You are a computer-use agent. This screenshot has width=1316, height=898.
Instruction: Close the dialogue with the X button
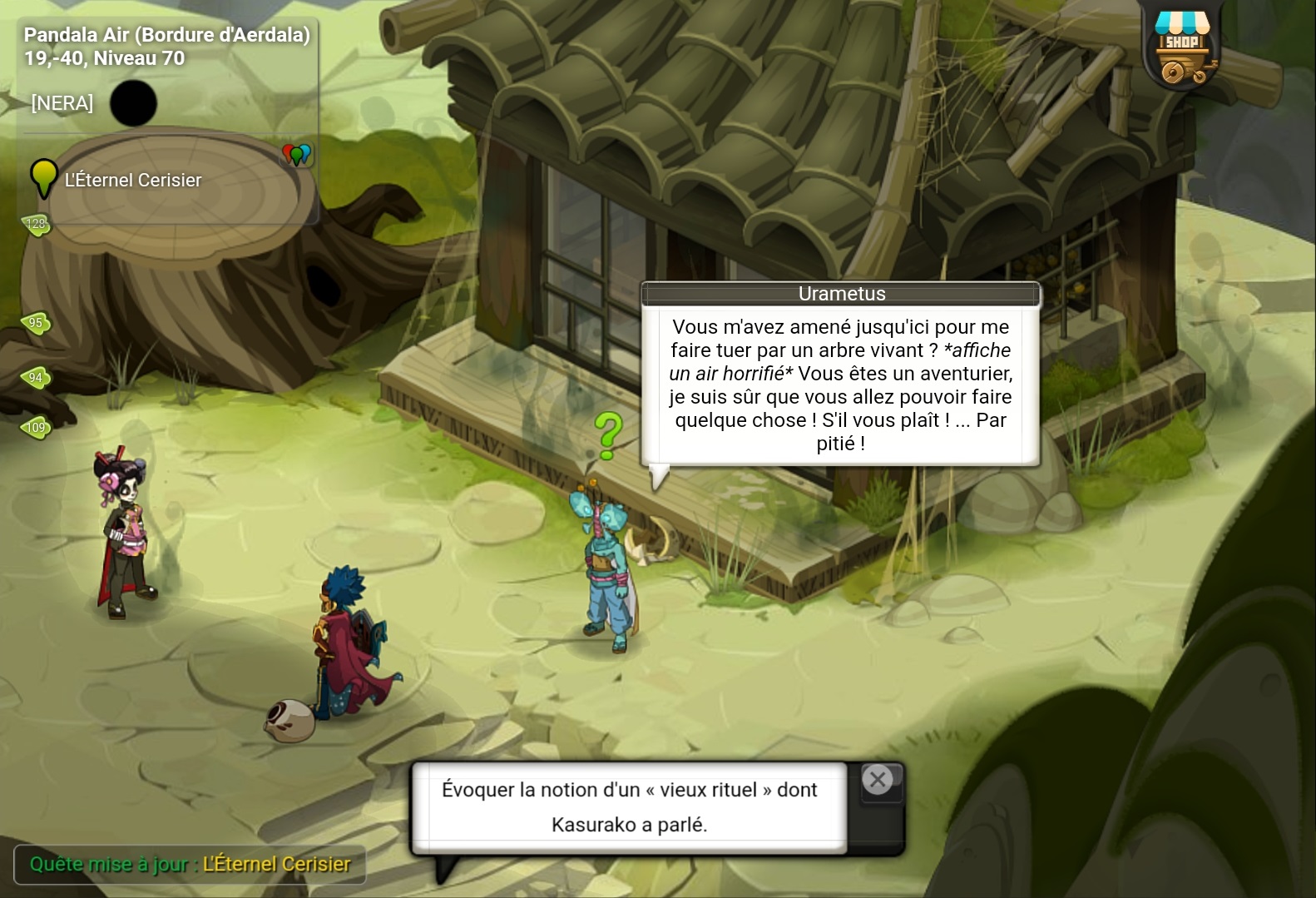878,780
